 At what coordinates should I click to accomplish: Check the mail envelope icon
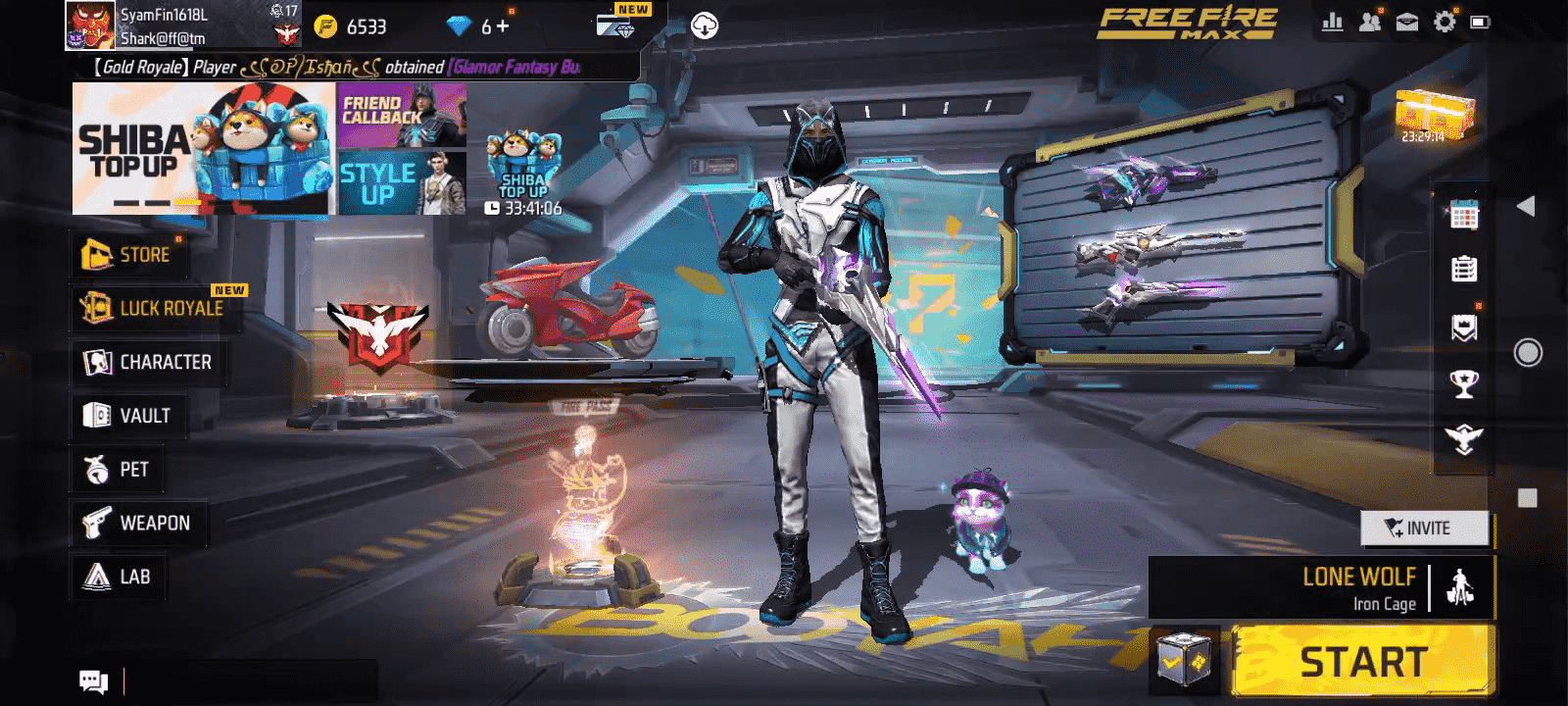point(1407,22)
